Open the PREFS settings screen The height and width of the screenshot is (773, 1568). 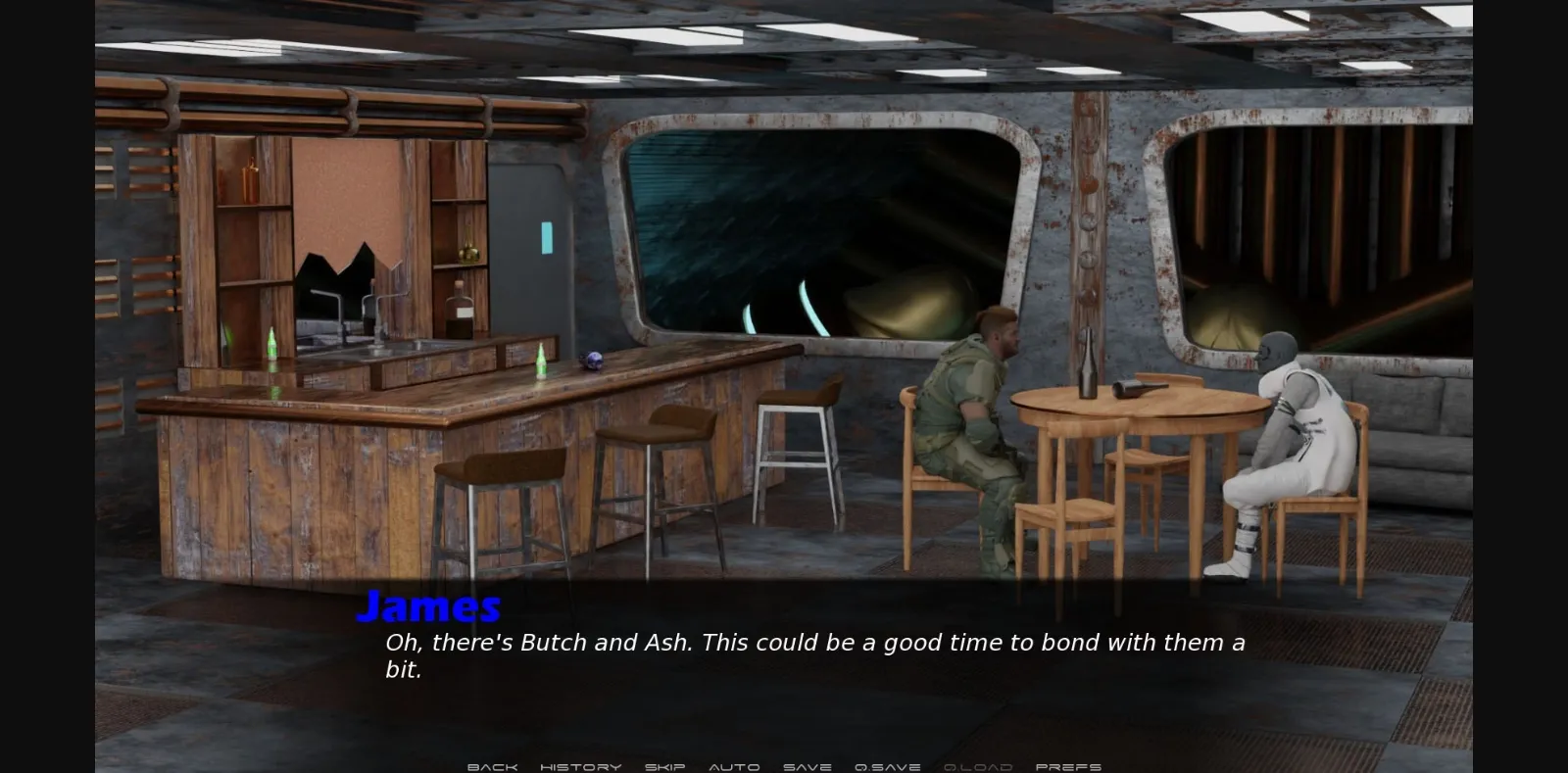tap(1070, 767)
